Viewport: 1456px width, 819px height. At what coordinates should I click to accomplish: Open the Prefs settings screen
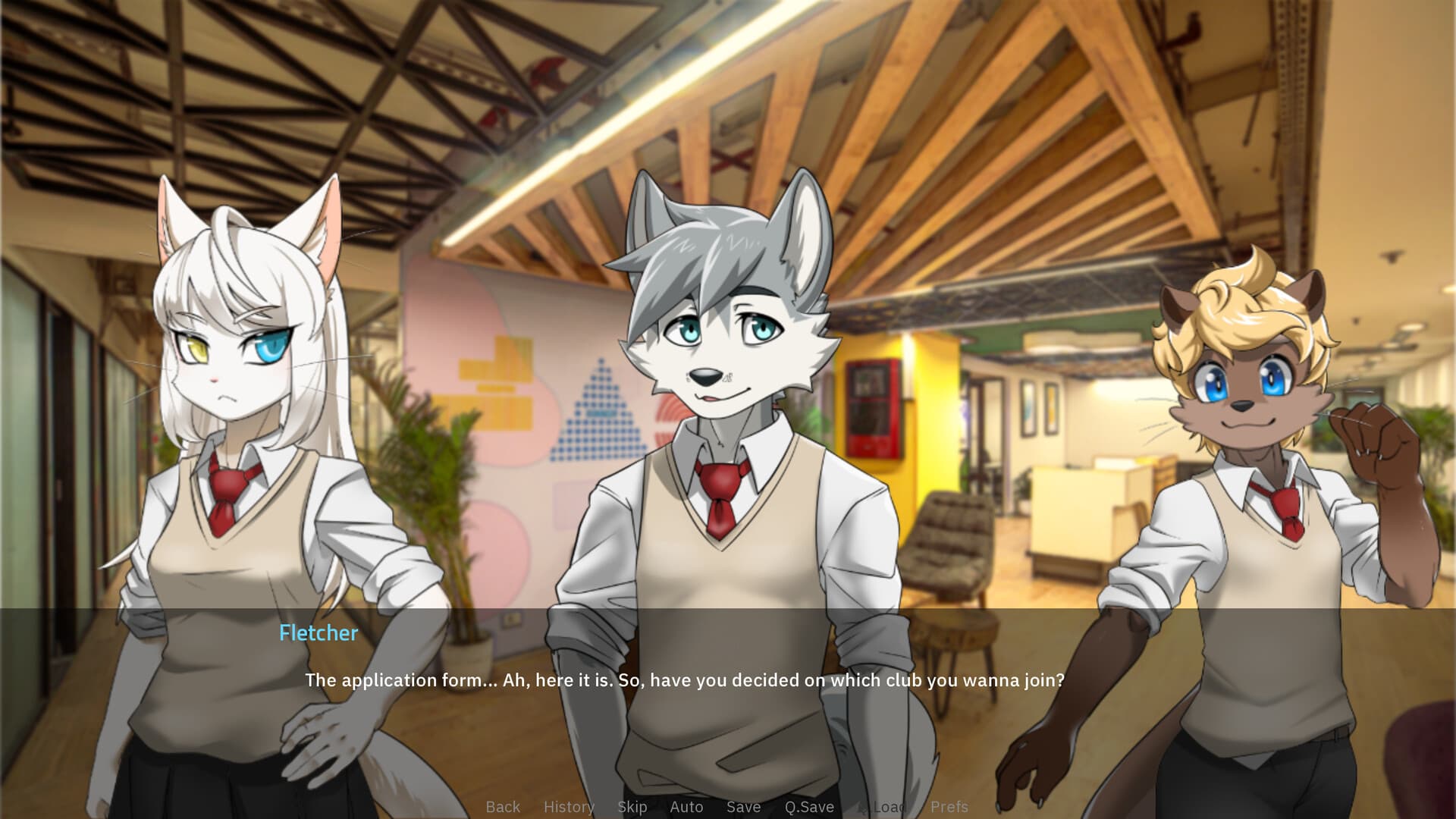coord(949,808)
